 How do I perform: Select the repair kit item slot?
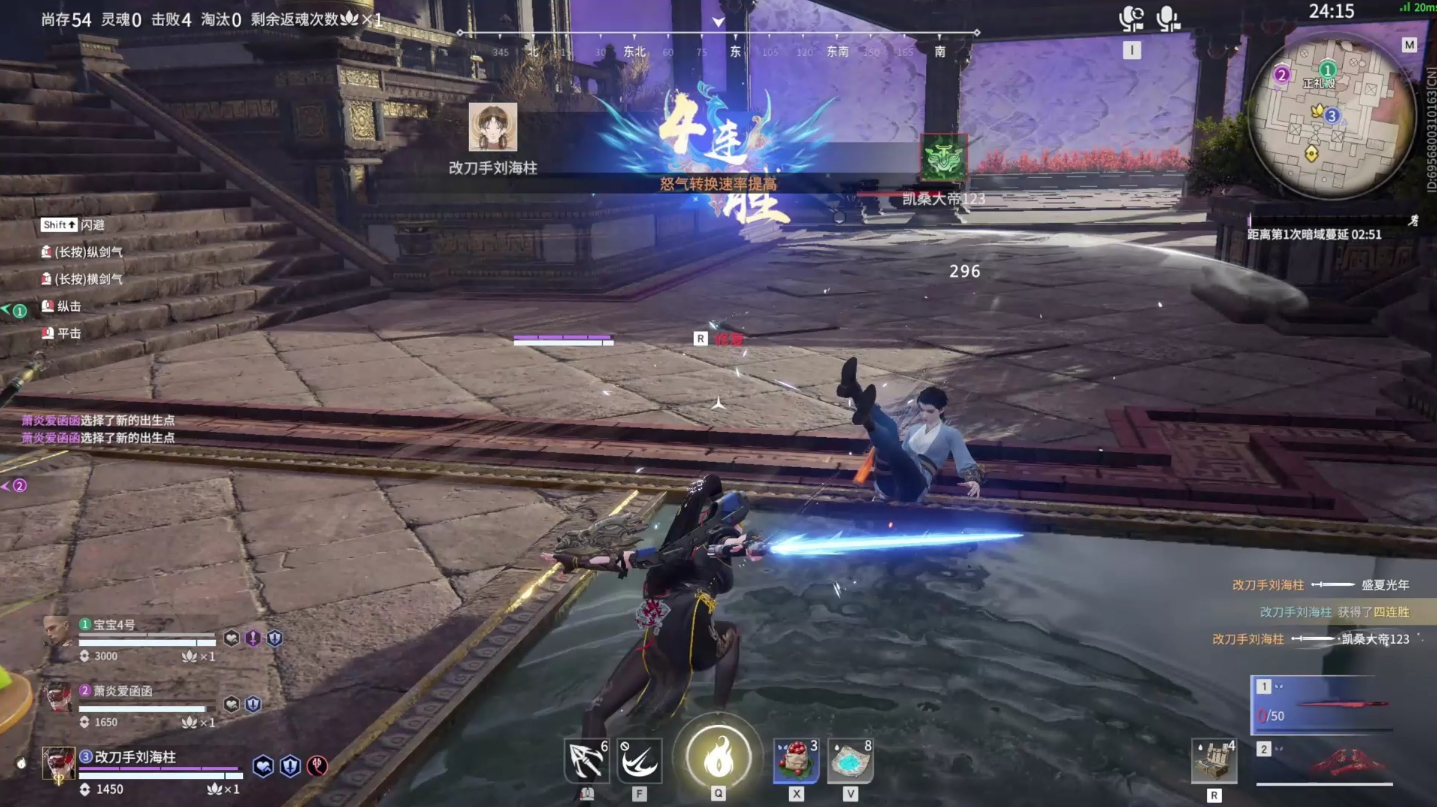[x=1214, y=762]
